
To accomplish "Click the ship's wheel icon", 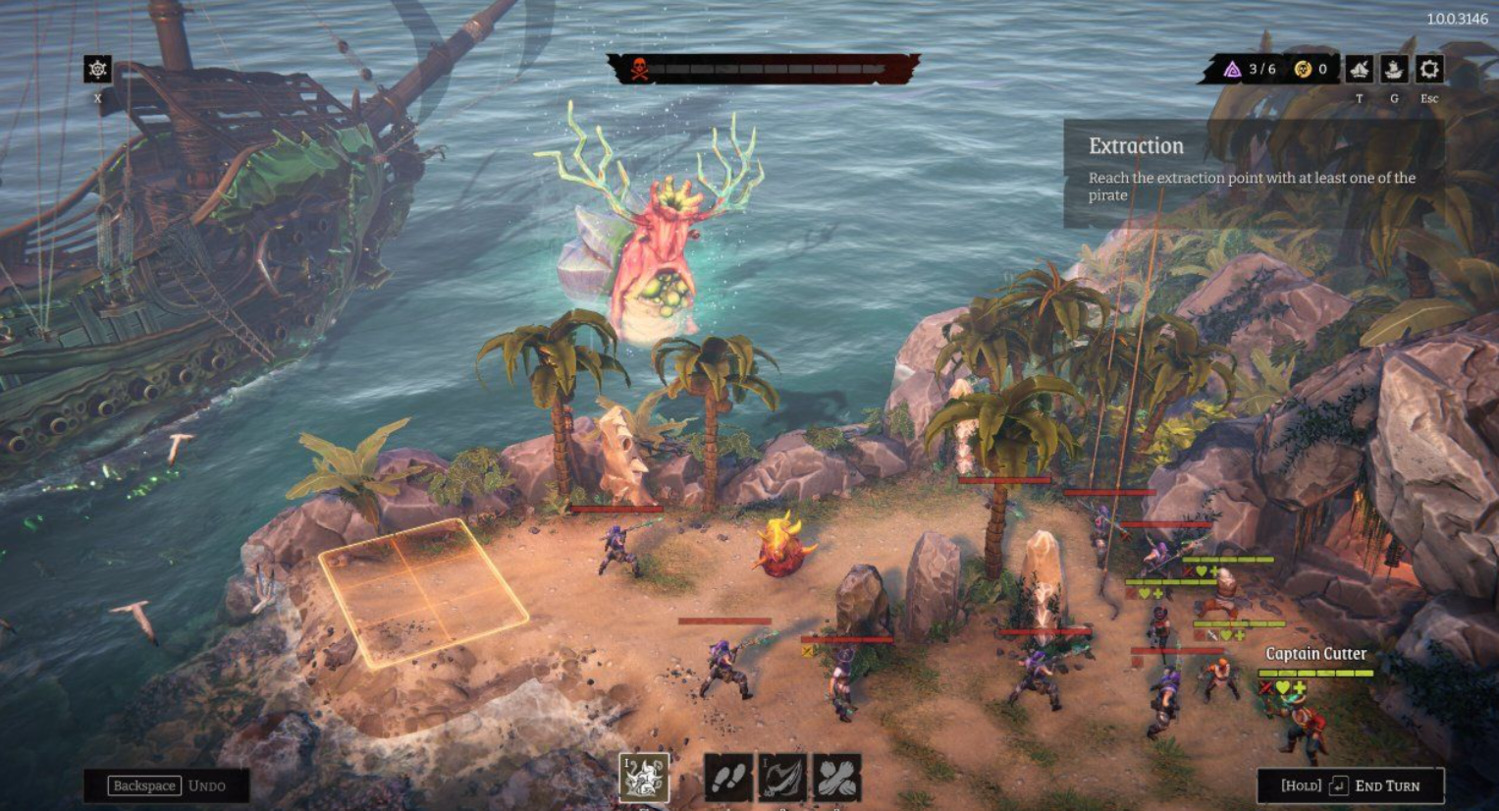I will (x=97, y=69).
